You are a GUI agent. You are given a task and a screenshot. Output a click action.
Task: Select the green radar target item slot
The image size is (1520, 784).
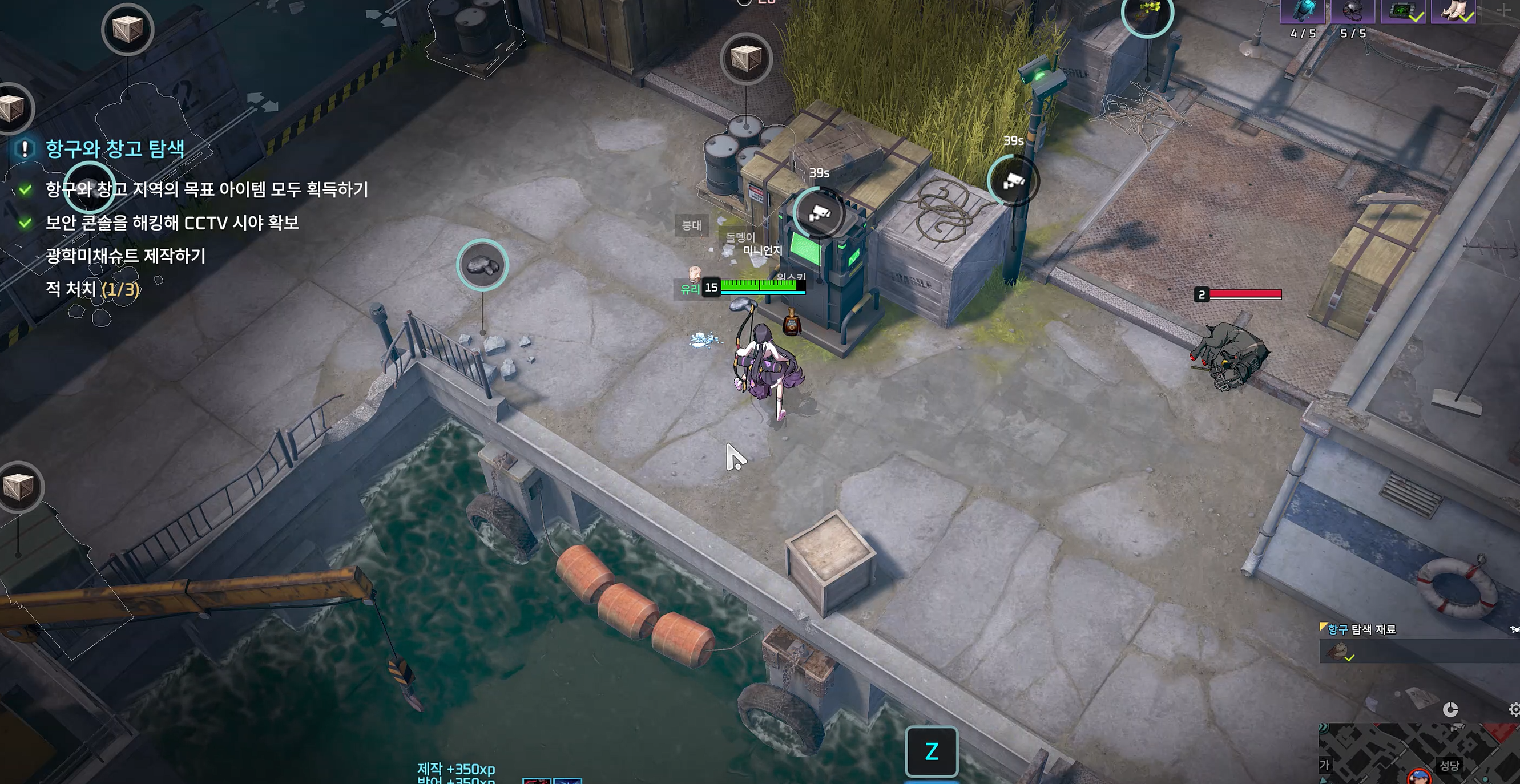pyautogui.click(x=1402, y=11)
